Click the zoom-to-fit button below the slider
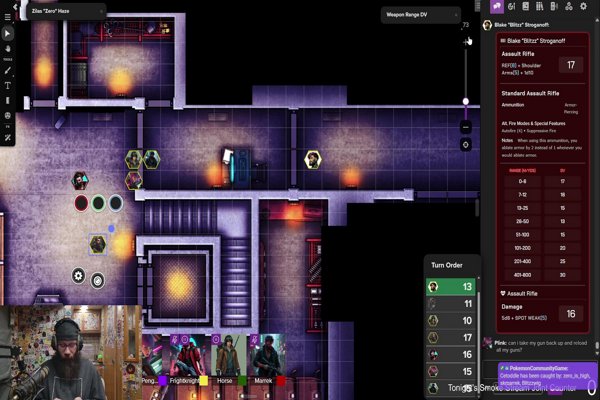The width and height of the screenshot is (600, 400). (465, 144)
